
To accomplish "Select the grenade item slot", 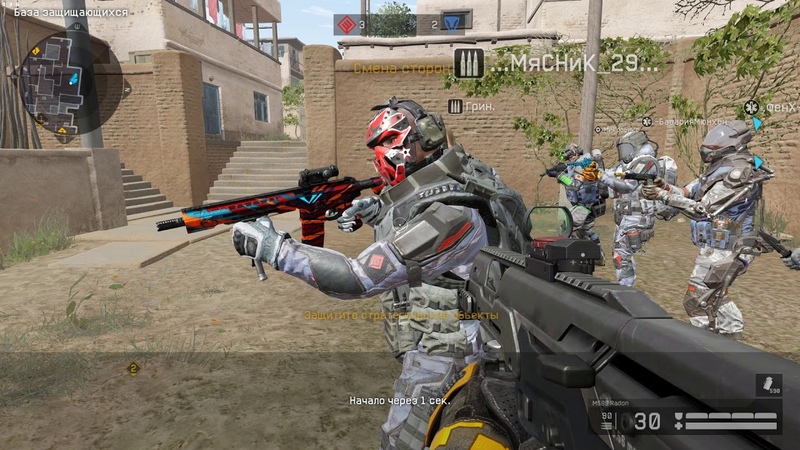I will [x=770, y=385].
